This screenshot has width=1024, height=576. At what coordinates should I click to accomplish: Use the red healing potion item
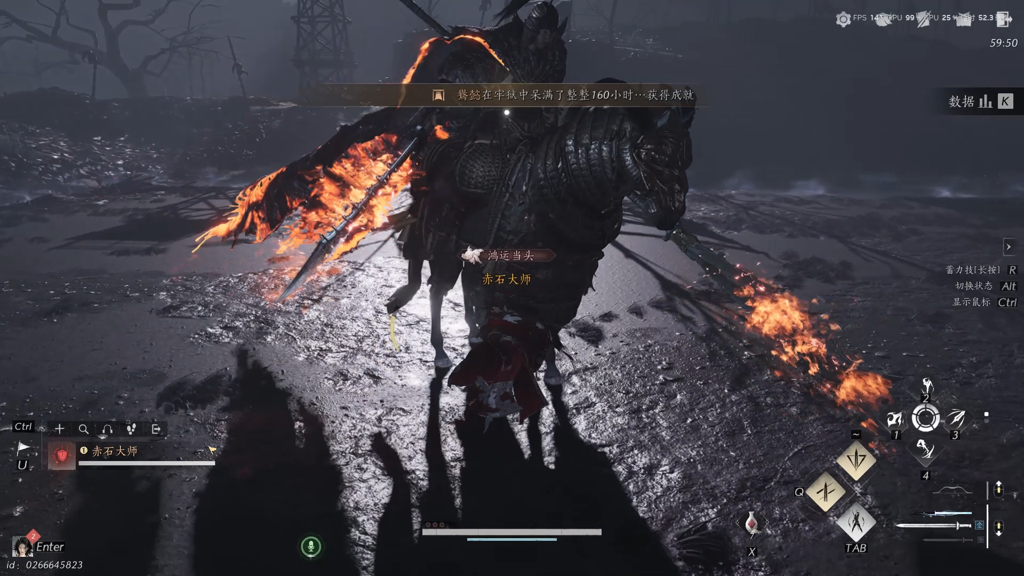pos(752,524)
